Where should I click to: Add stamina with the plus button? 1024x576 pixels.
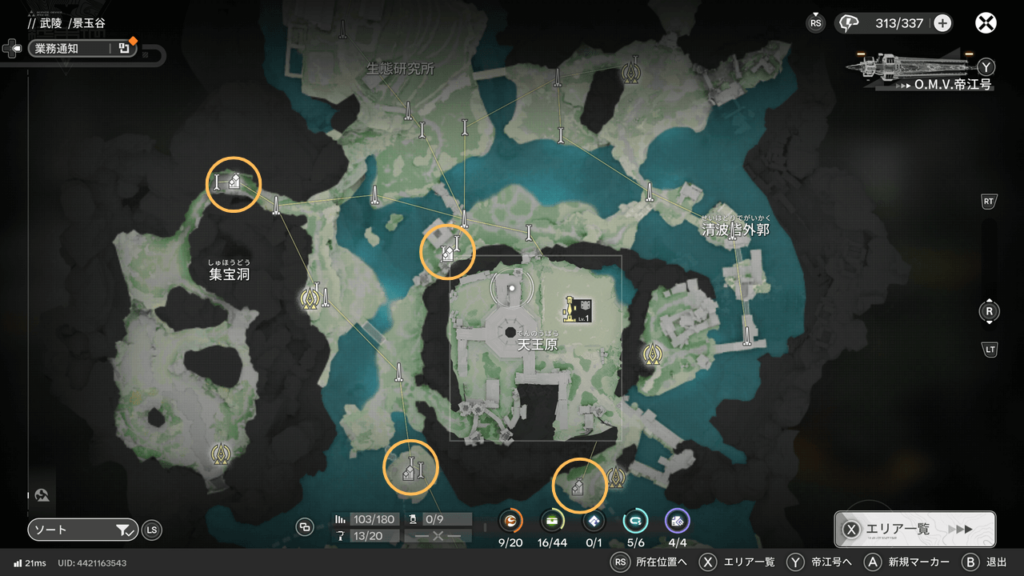coord(942,23)
